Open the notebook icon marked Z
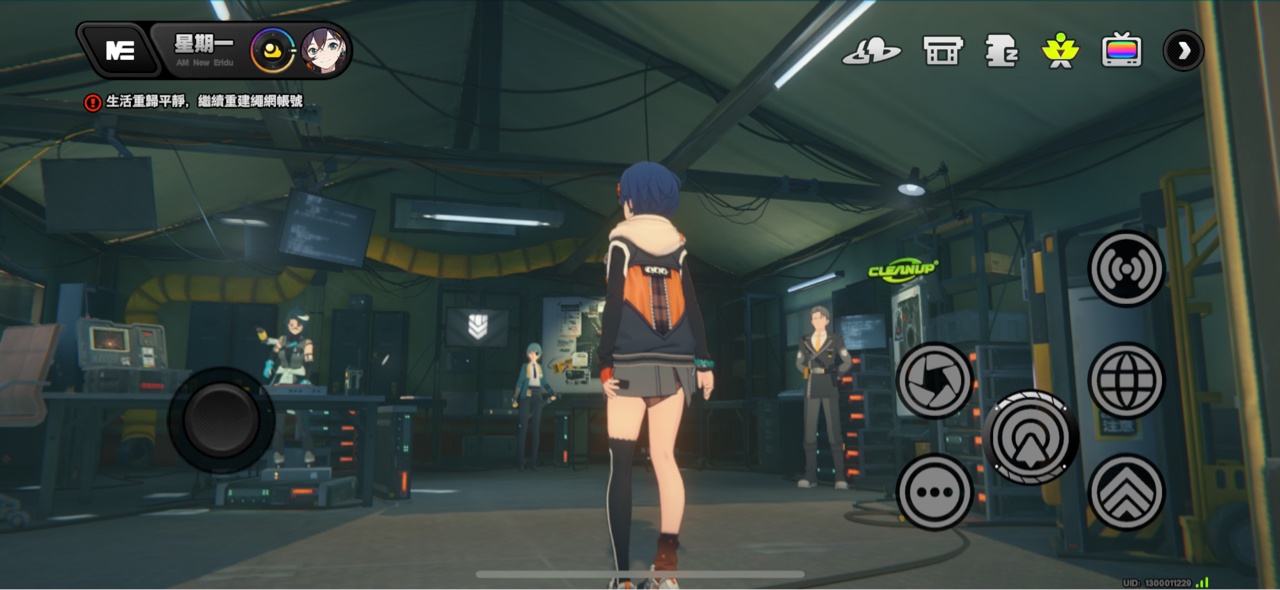The image size is (1280, 590). 1001,50
